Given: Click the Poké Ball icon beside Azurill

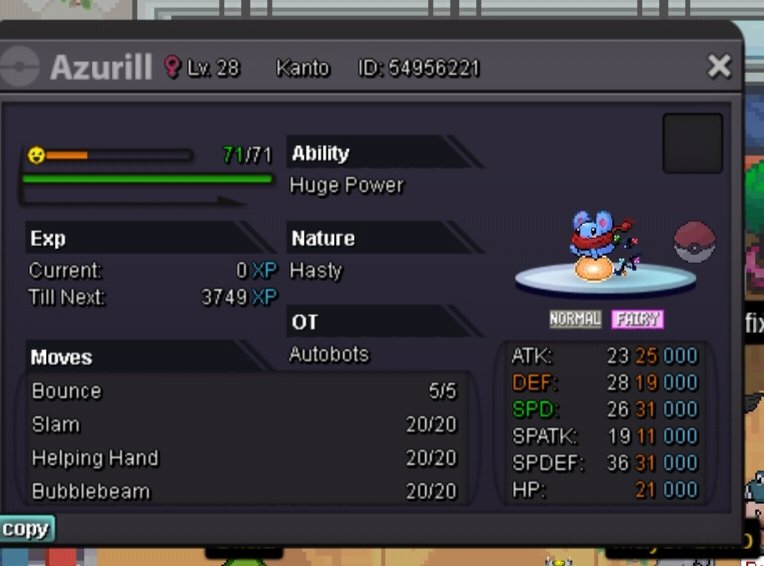Looking at the screenshot, I should coord(694,243).
